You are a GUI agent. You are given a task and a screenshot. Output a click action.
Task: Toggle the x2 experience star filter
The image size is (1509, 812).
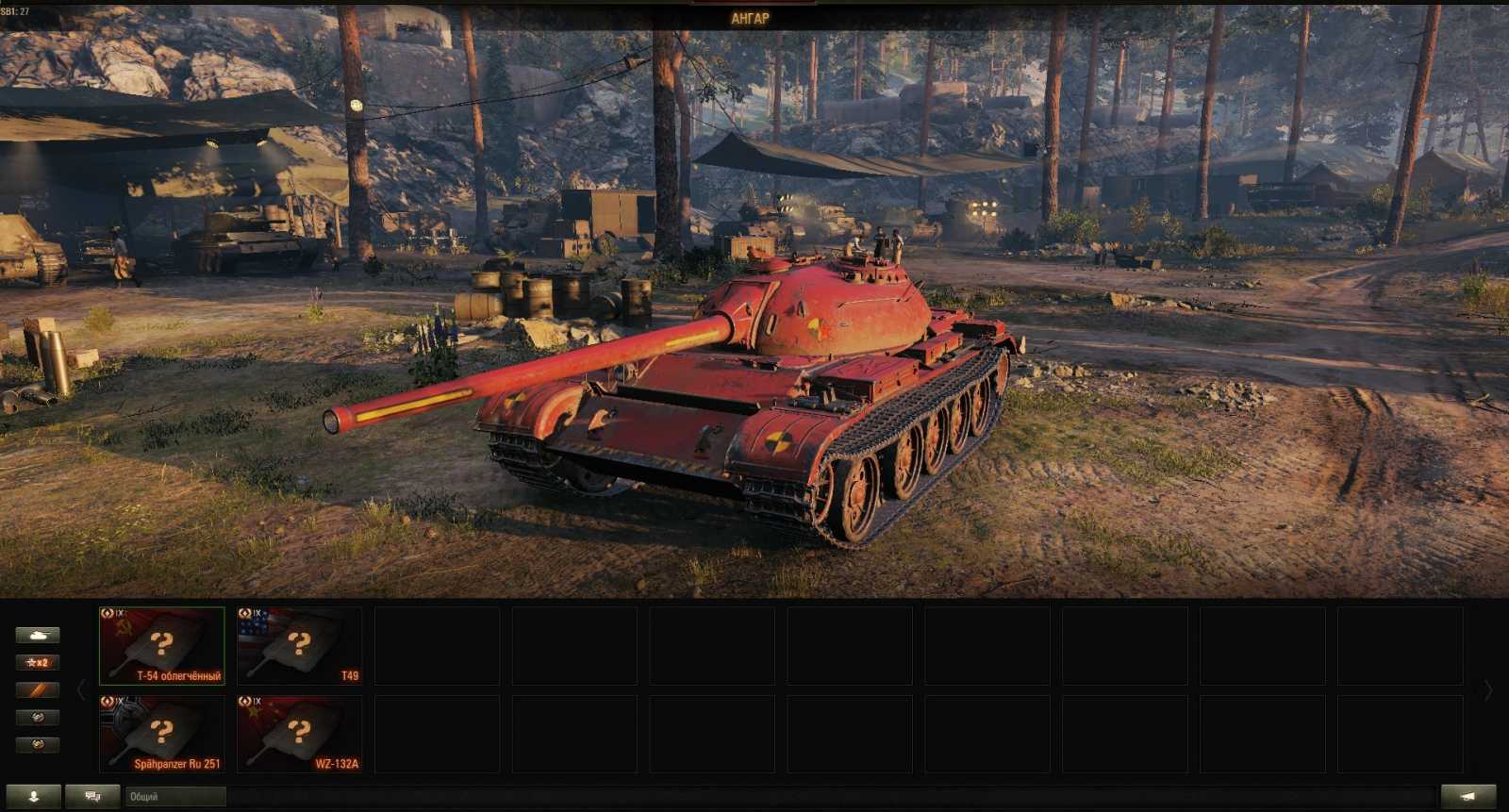click(38, 663)
